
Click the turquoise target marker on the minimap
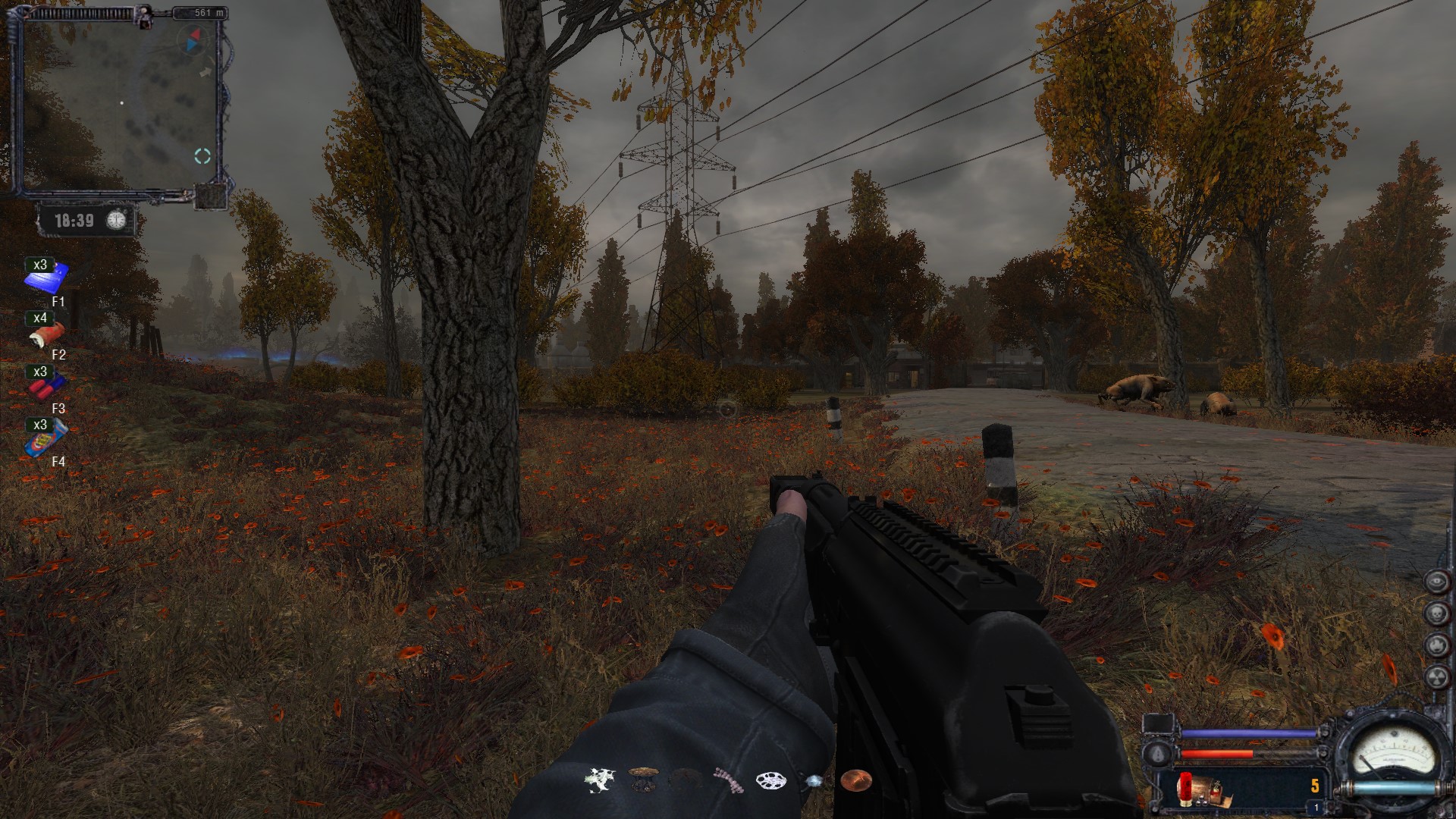click(x=202, y=156)
